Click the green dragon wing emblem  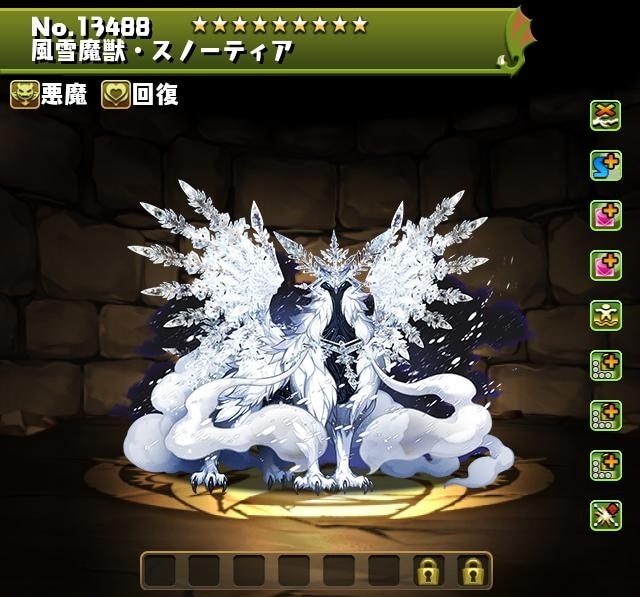pos(517,41)
